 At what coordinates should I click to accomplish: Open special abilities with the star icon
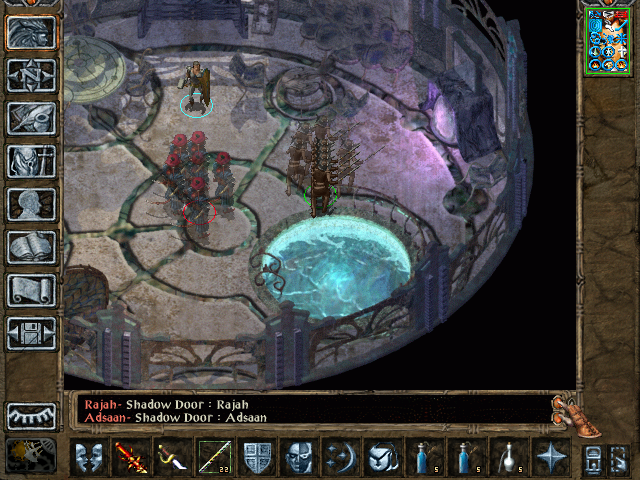click(x=550, y=458)
